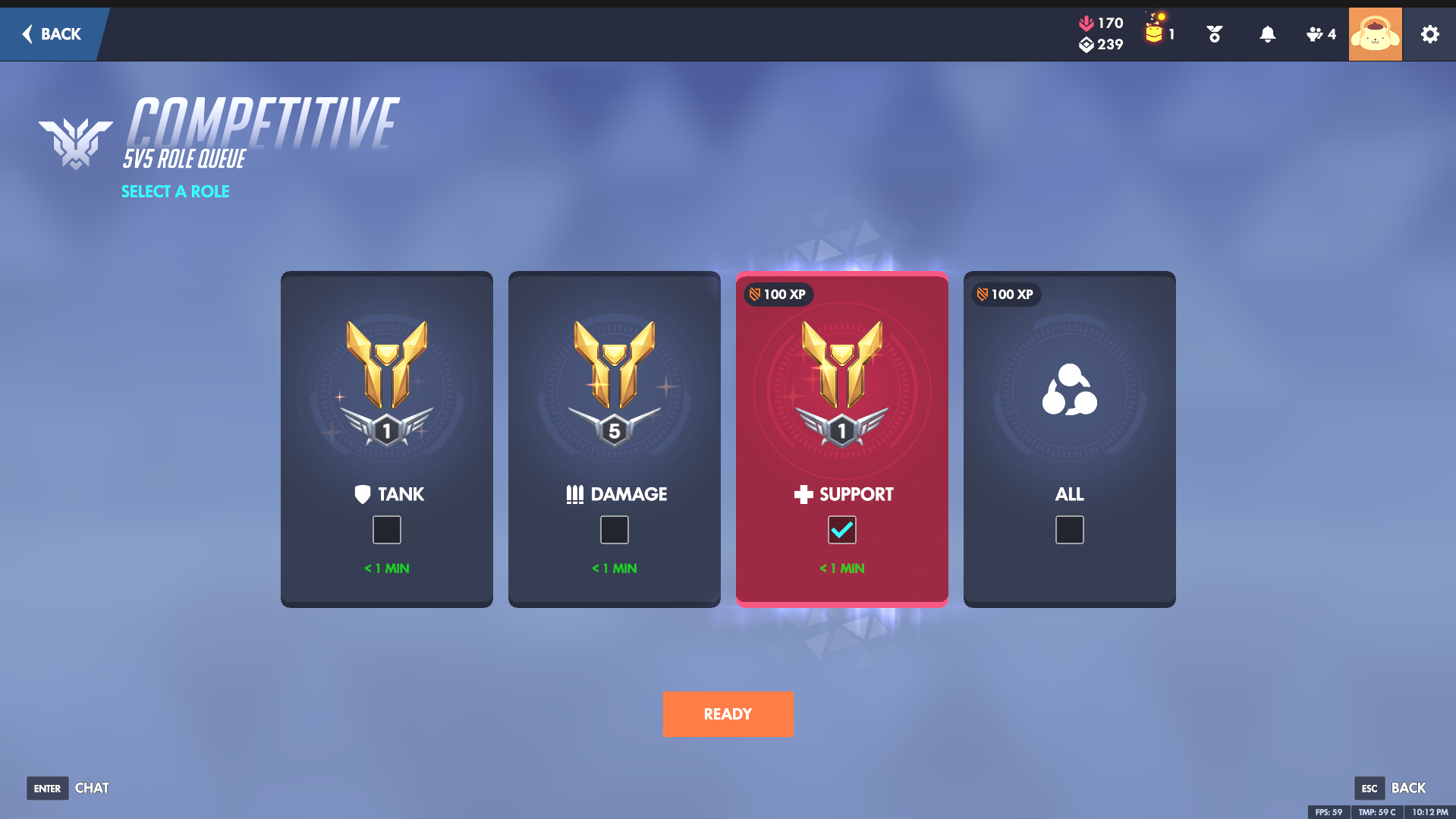Click the Back label in bottom-right corner
The width and height of the screenshot is (1456, 819).
[x=1407, y=788]
